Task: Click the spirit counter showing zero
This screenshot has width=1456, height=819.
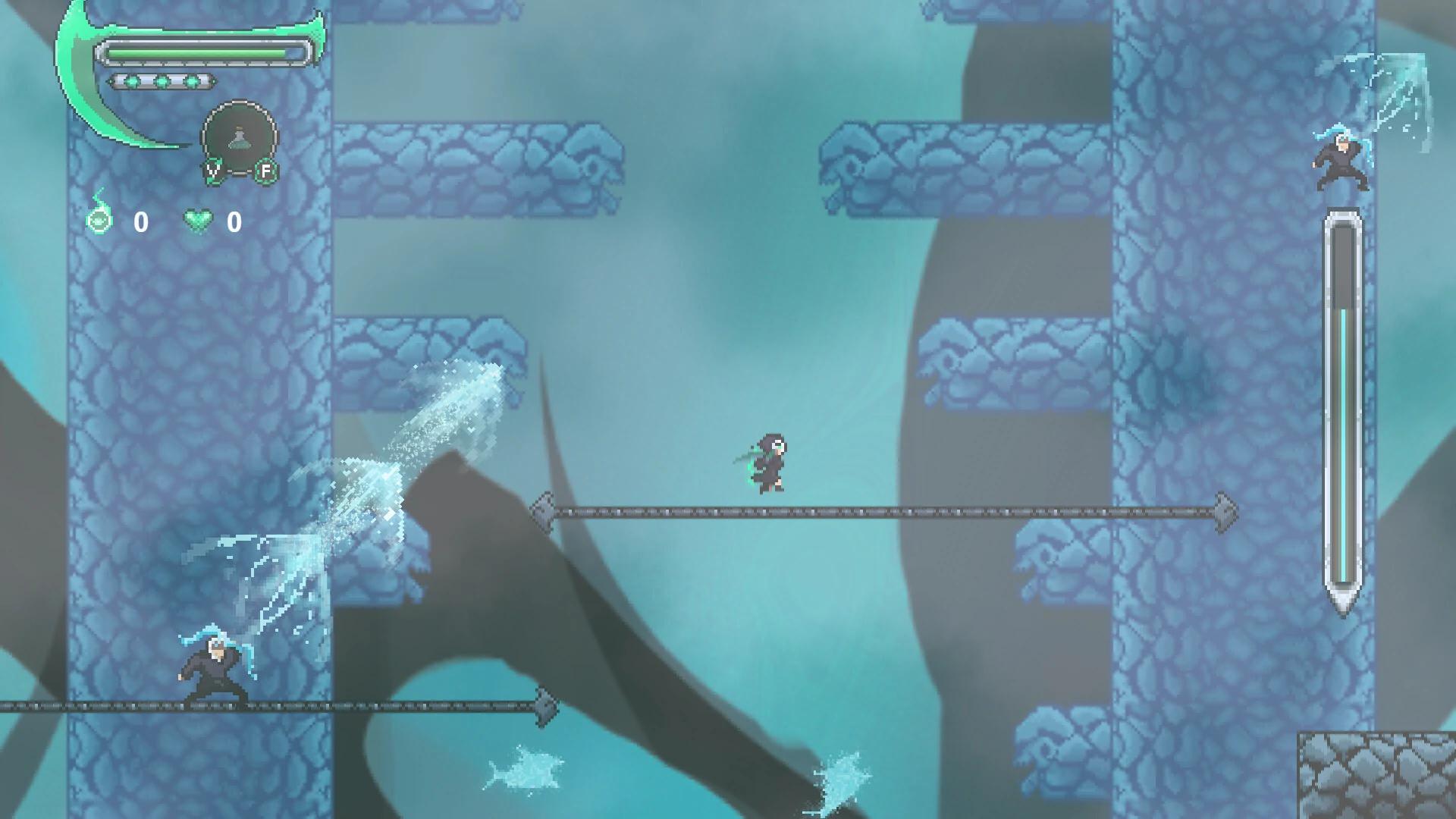Action: 140,221
